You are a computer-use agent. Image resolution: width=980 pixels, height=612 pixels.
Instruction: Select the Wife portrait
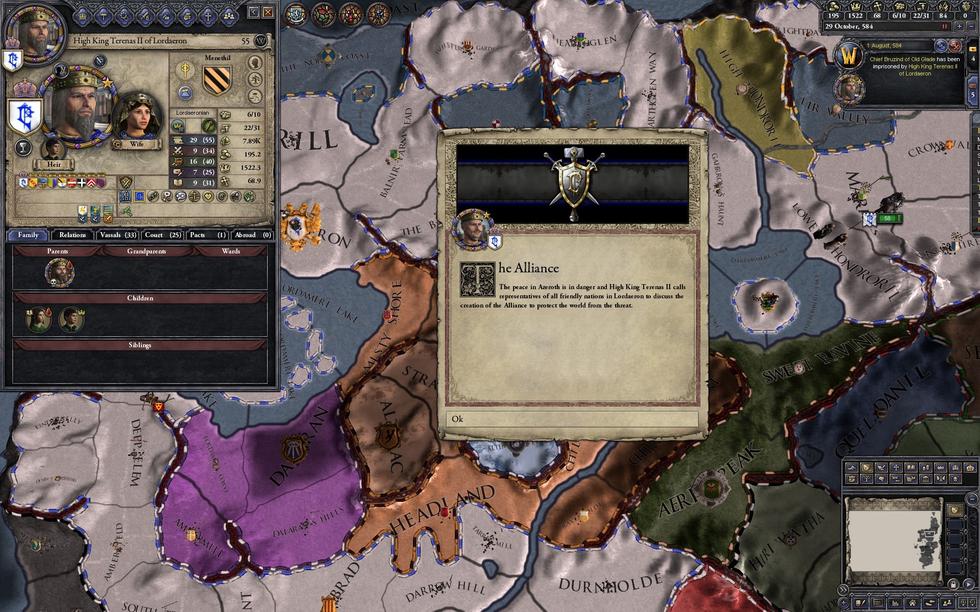(137, 116)
